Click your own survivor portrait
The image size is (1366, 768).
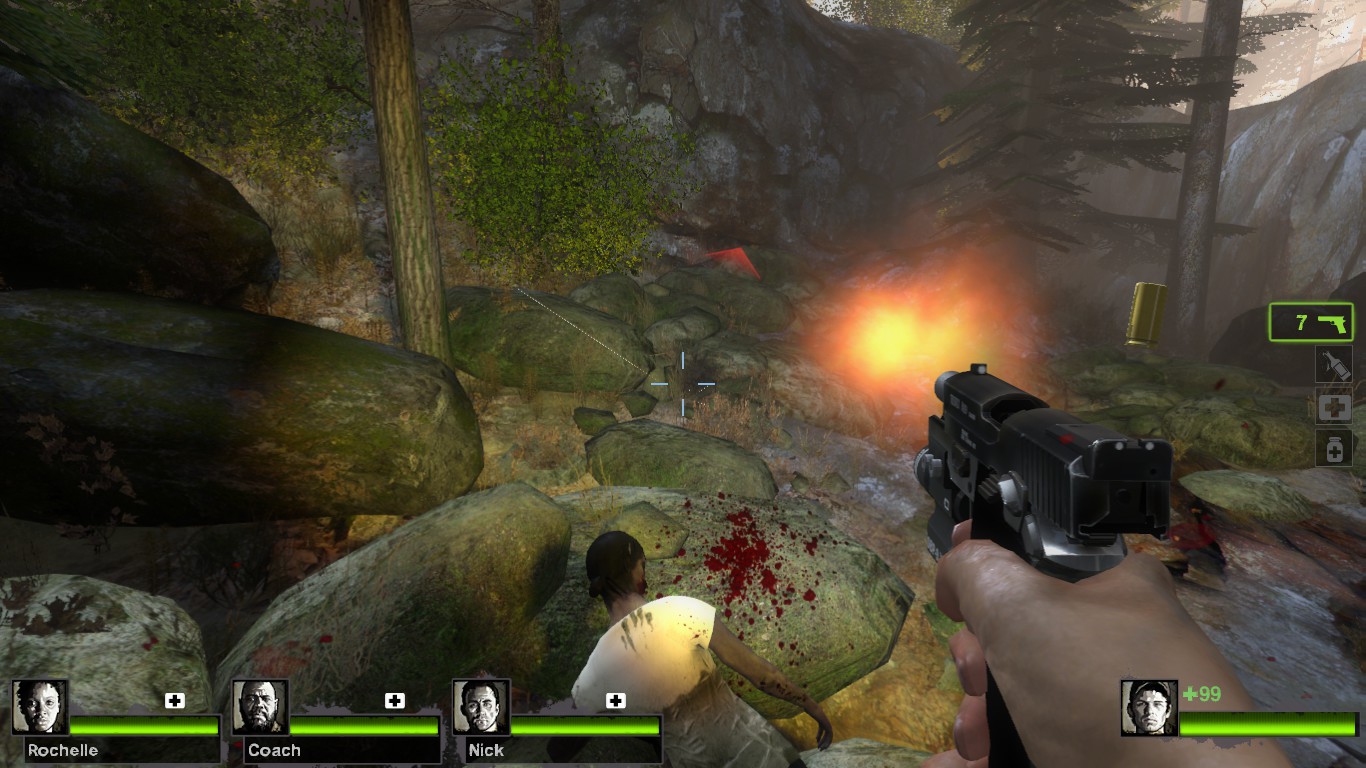click(1149, 708)
